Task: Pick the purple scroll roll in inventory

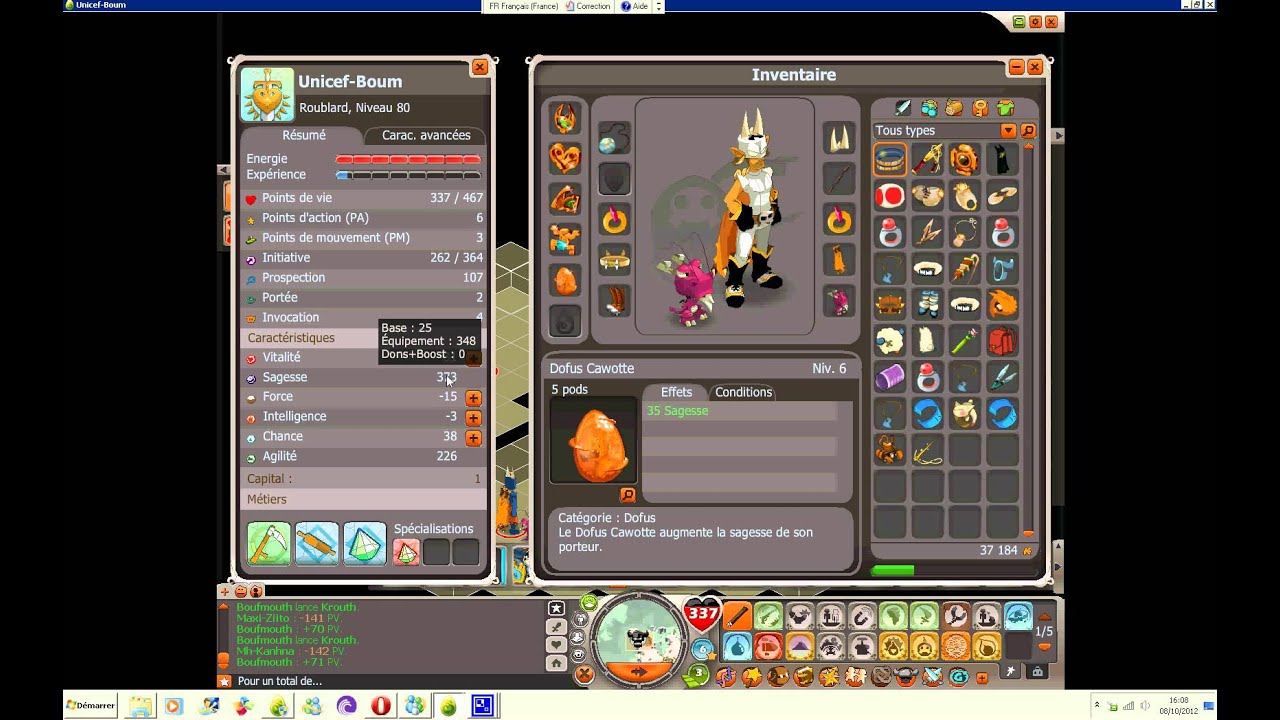Action: pyautogui.click(x=889, y=377)
